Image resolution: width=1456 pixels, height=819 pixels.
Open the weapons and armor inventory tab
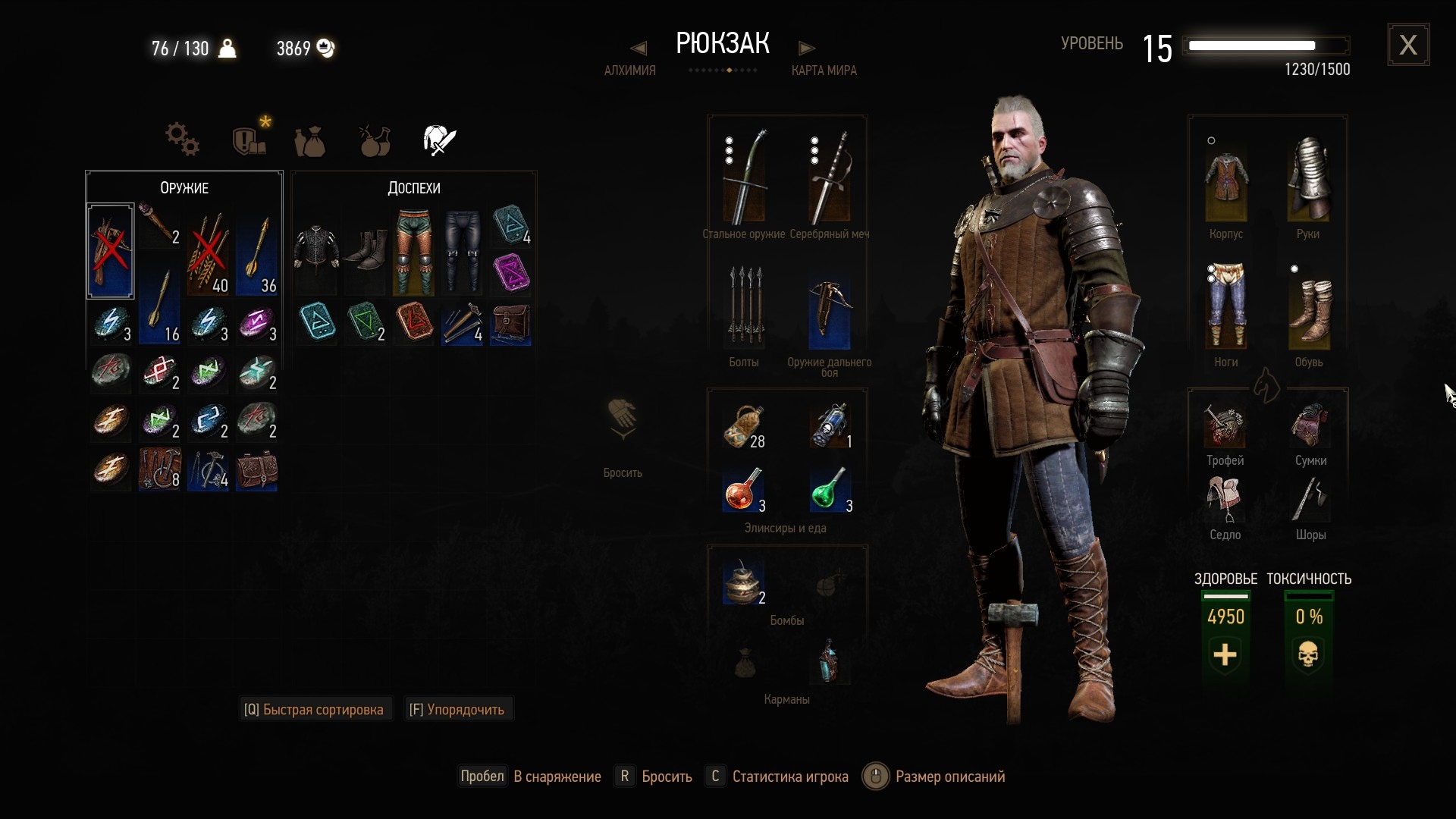pos(439,140)
